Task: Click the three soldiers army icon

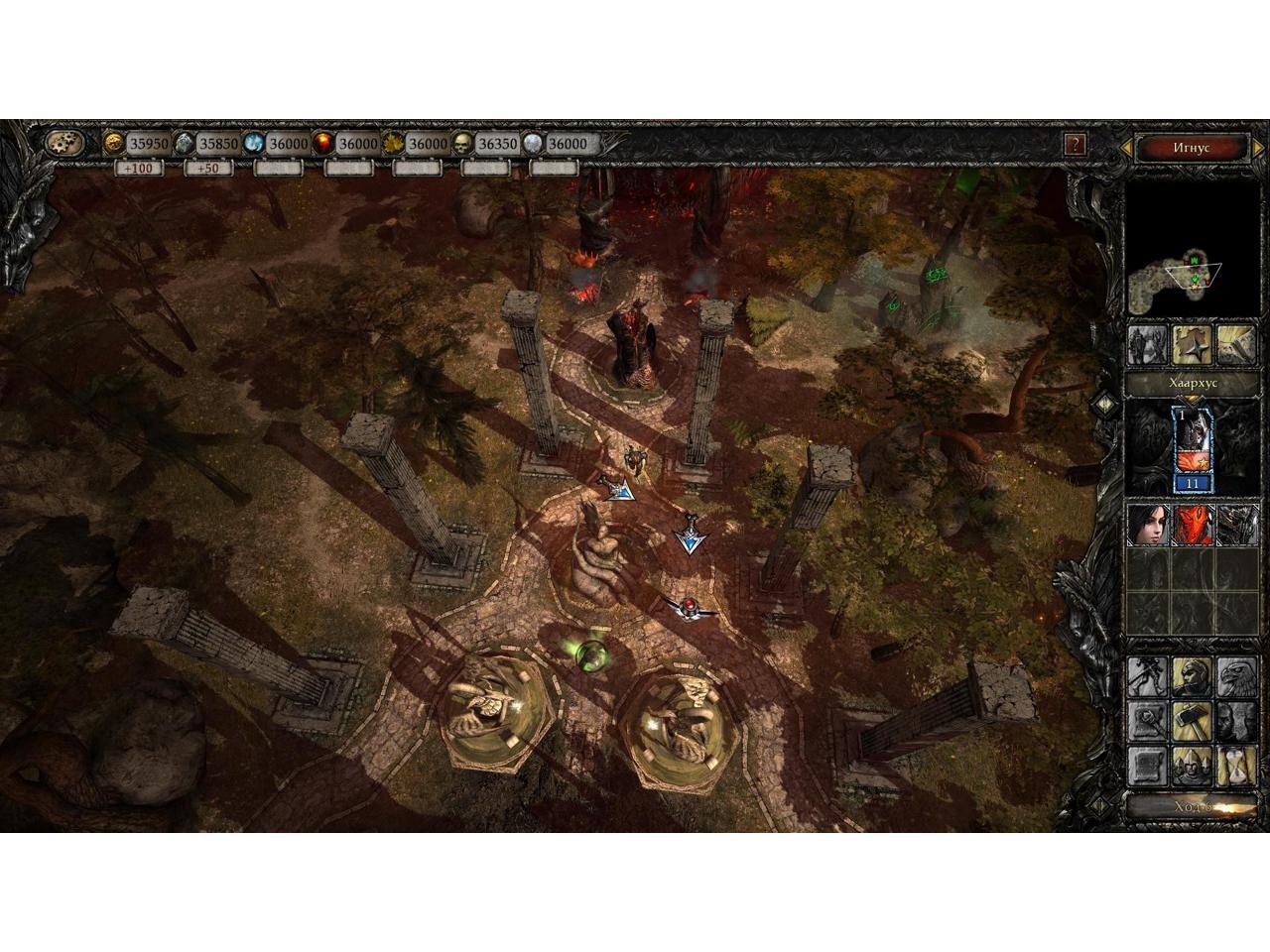Action: (x=1191, y=766)
